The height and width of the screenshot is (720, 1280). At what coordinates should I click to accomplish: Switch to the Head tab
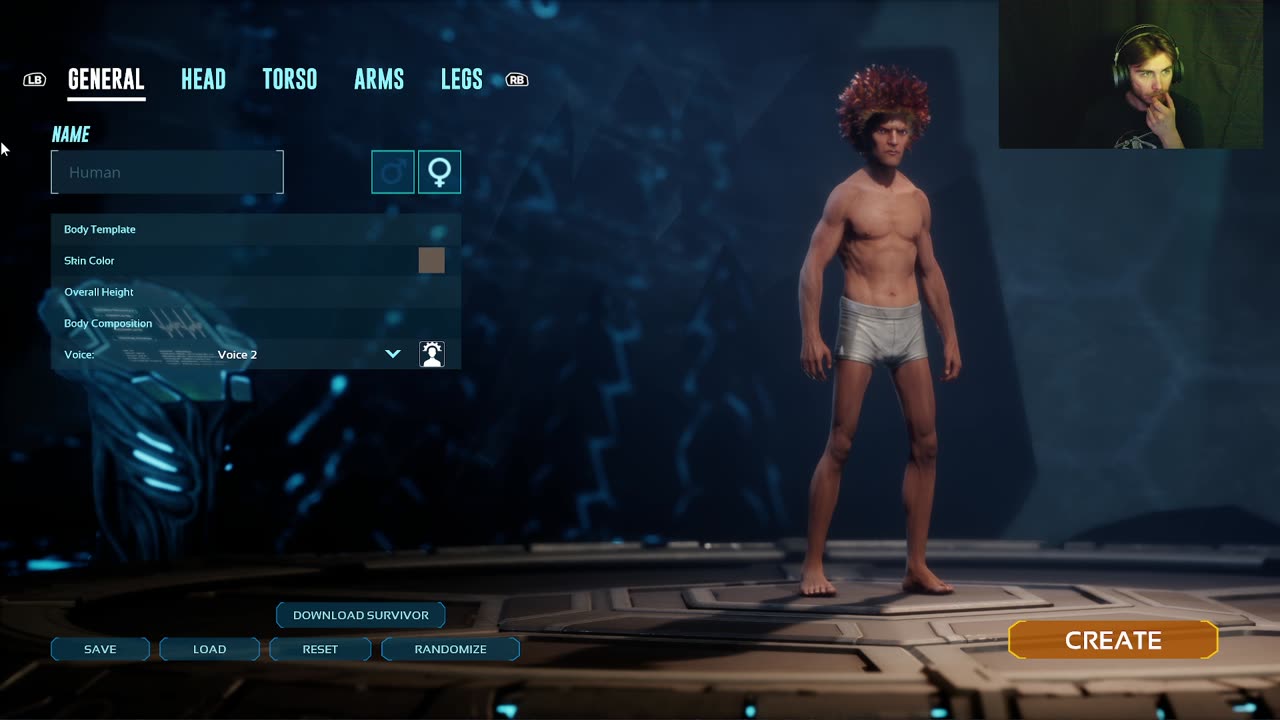click(x=203, y=80)
